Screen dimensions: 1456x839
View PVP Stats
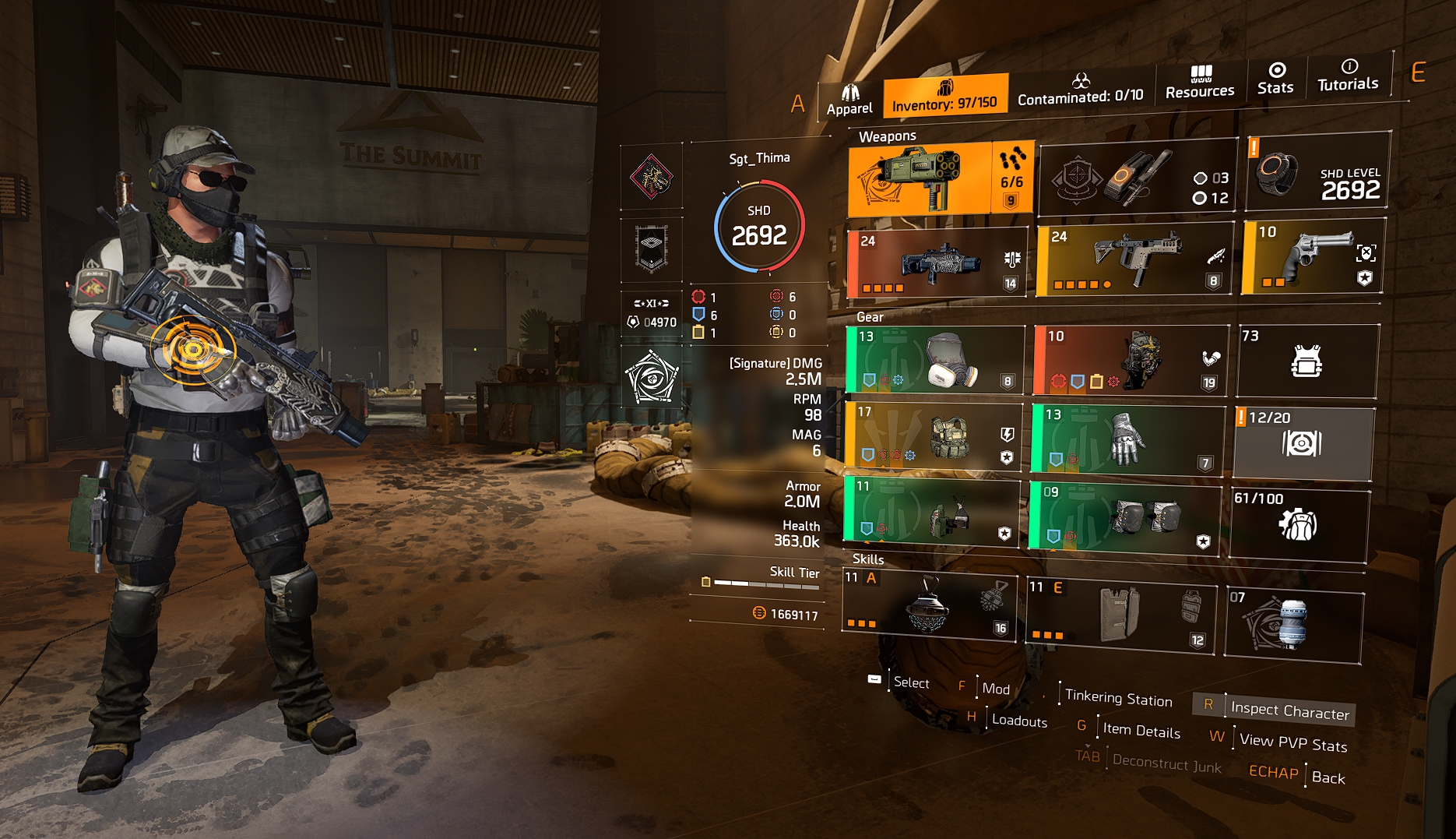[1292, 742]
